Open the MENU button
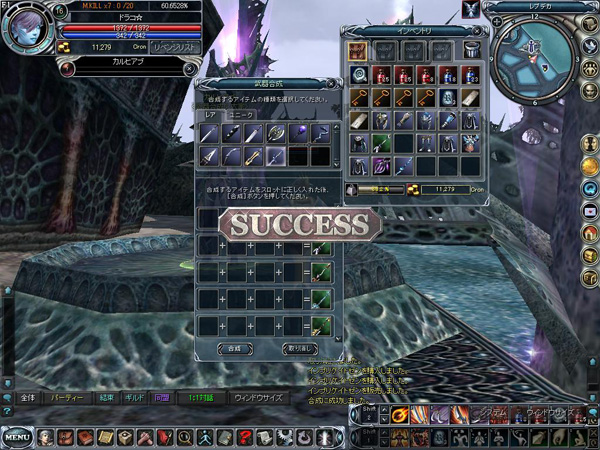This screenshot has height=450, width=600. click(x=16, y=437)
